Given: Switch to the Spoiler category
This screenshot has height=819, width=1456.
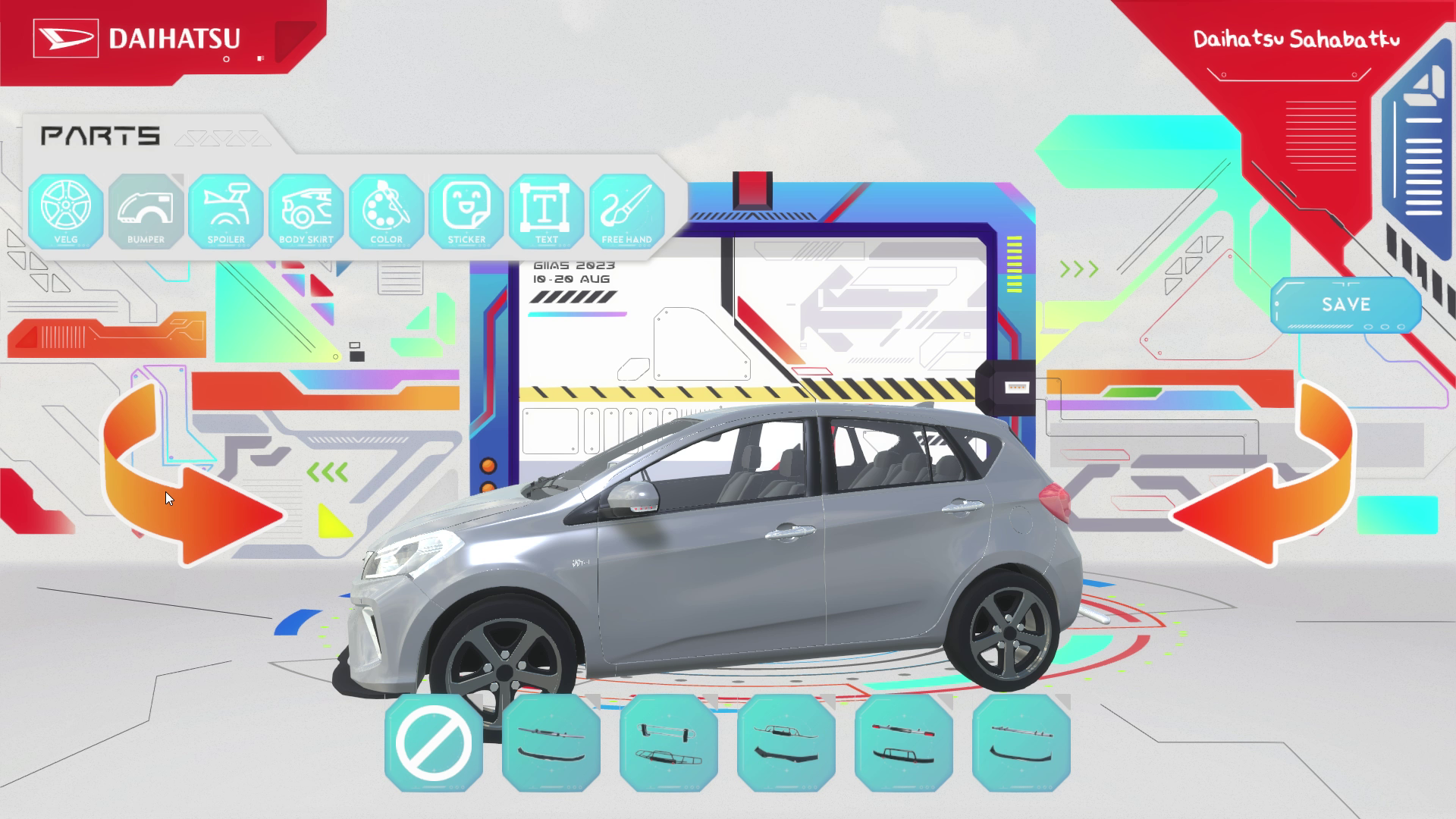Looking at the screenshot, I should tap(226, 211).
